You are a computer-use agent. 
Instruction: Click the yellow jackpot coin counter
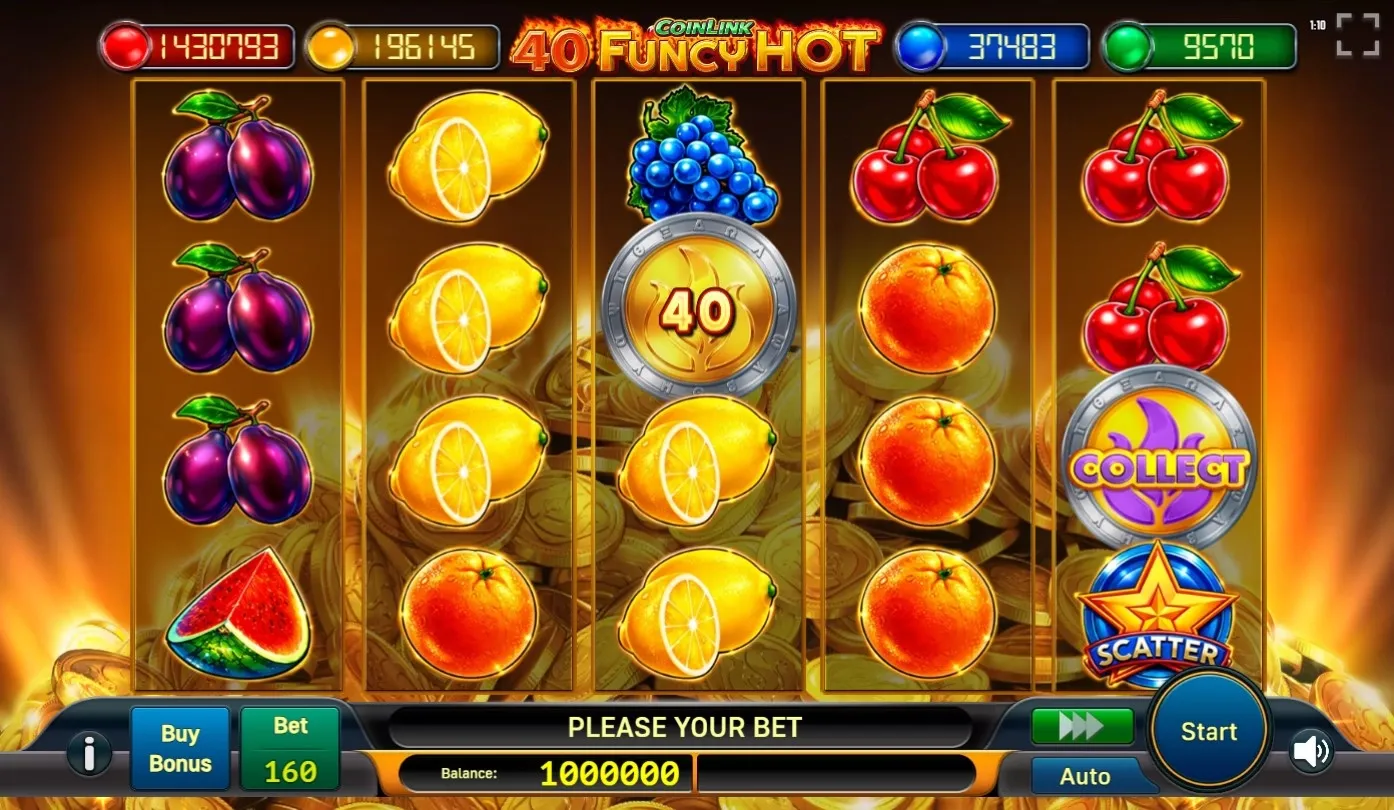point(403,43)
